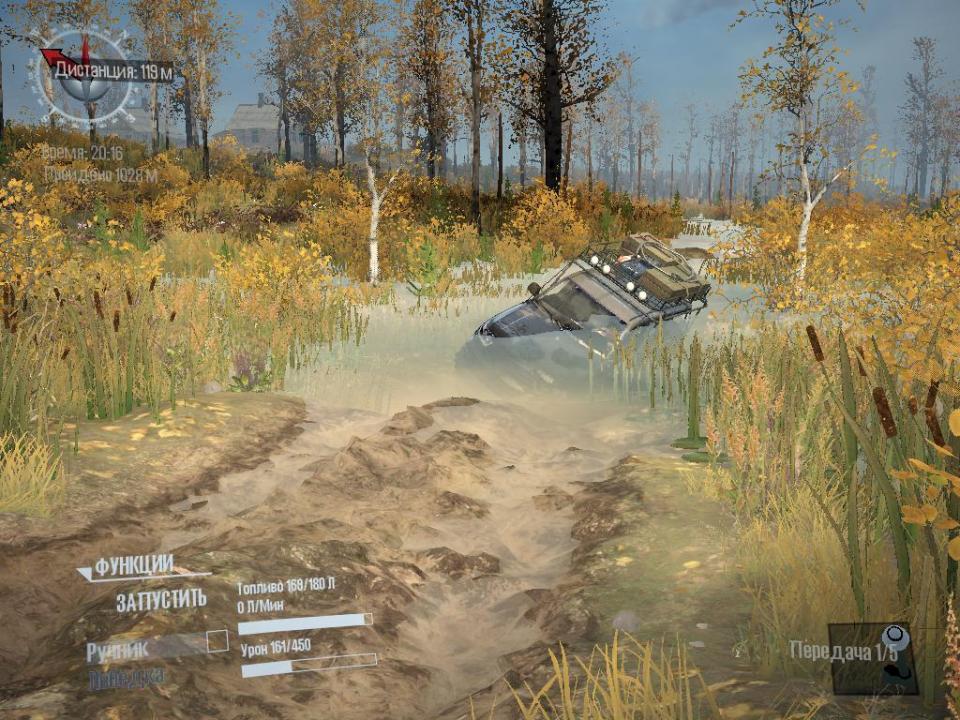960x720 pixels.
Task: Choose the dimmed winch entry below Ручник
Action: [x=127, y=679]
